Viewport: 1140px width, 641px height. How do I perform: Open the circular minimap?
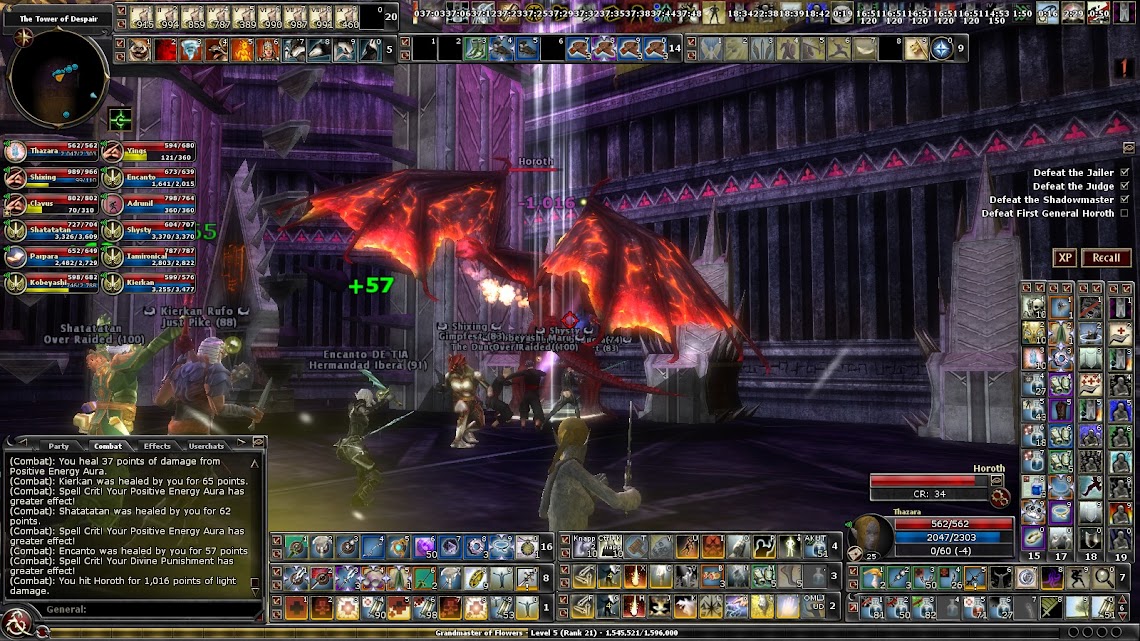point(57,78)
